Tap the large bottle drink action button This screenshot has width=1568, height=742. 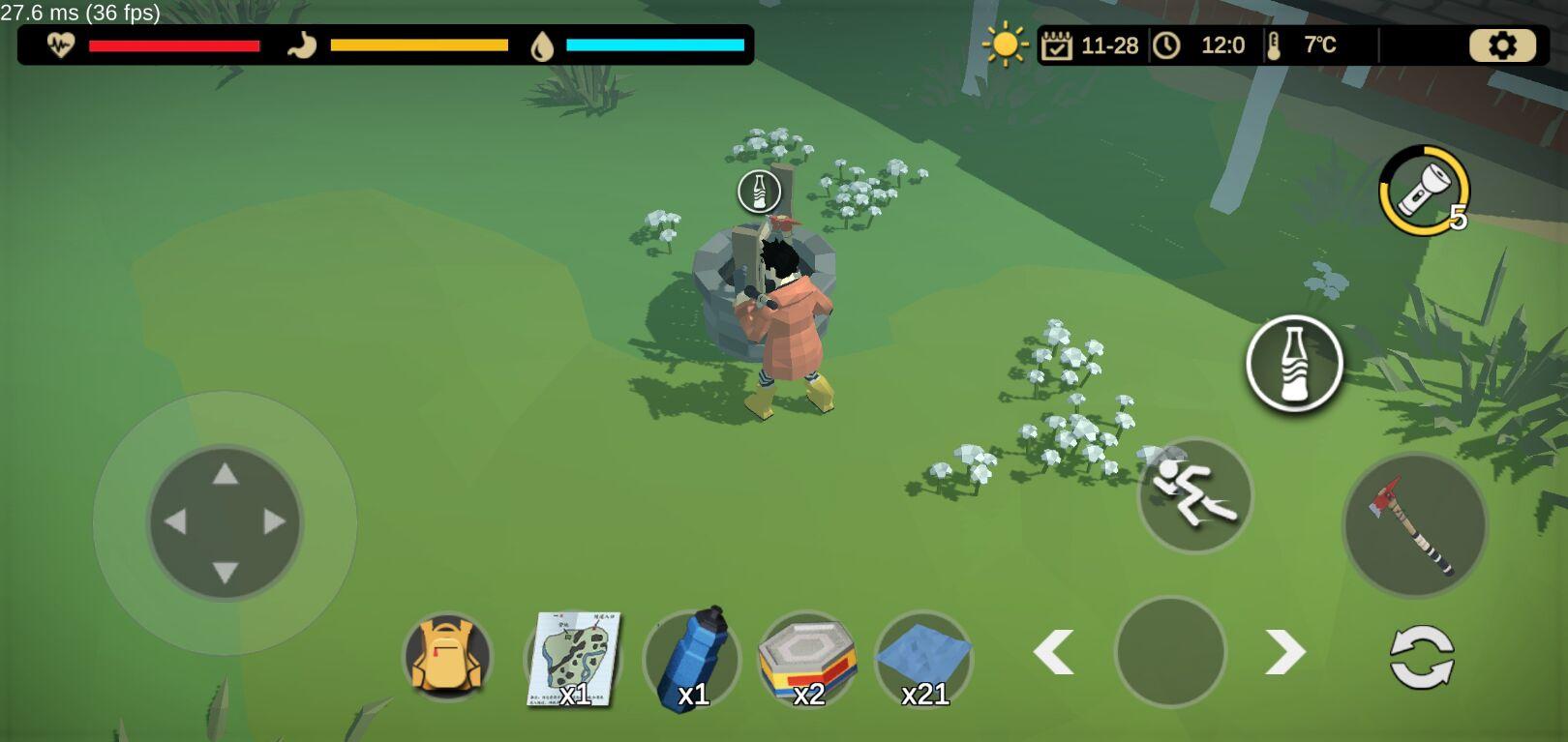point(1294,363)
